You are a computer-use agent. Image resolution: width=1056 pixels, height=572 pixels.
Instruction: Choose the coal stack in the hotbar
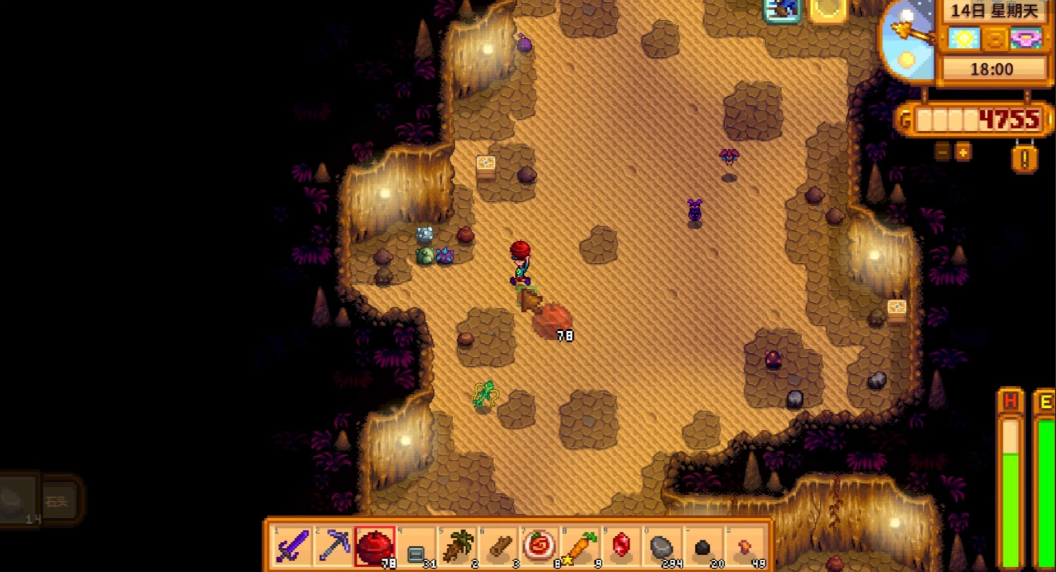tap(704, 546)
